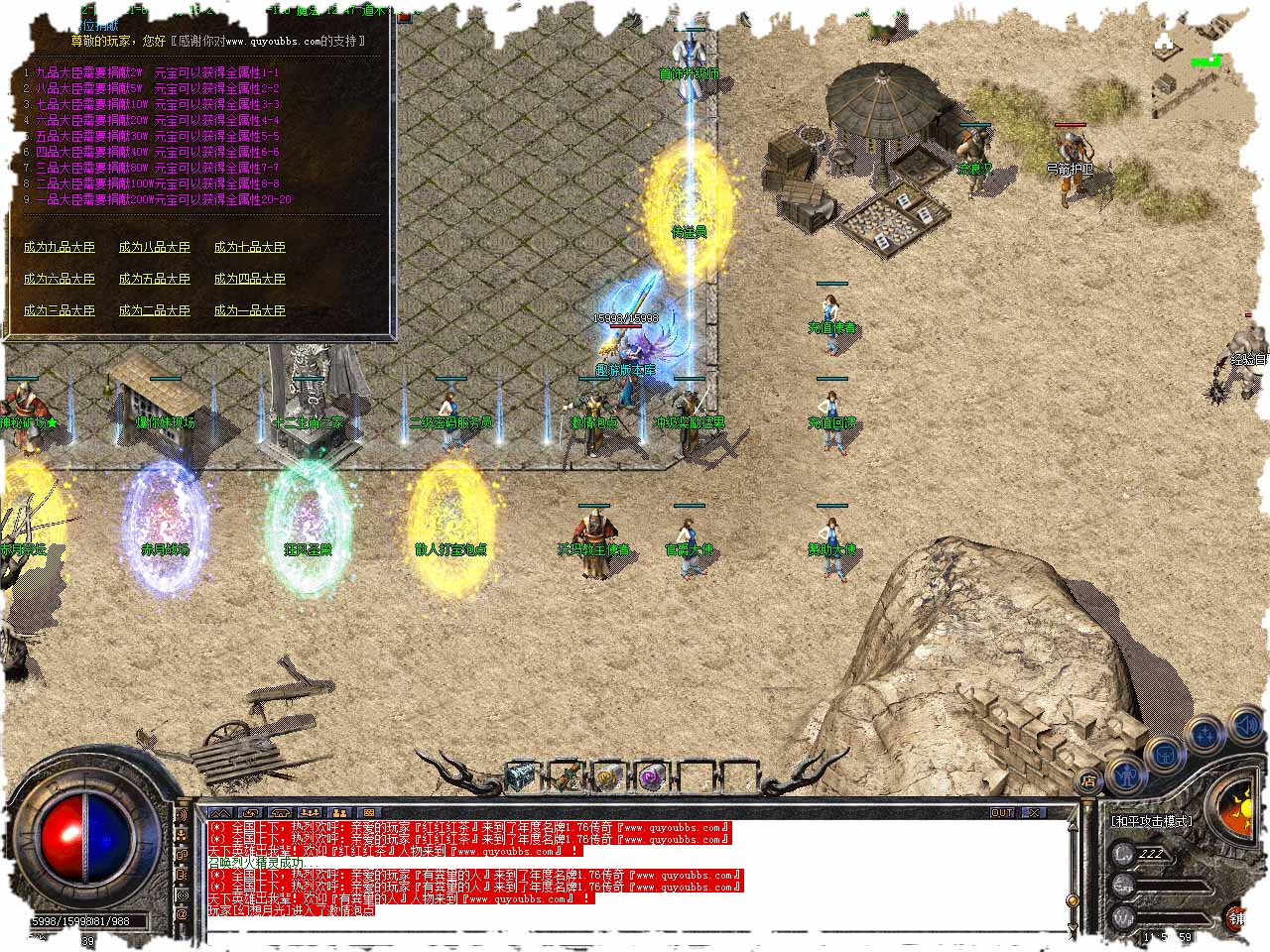Select 成为二品大臣 link
Image resolution: width=1270 pixels, height=952 pixels.
(154, 310)
